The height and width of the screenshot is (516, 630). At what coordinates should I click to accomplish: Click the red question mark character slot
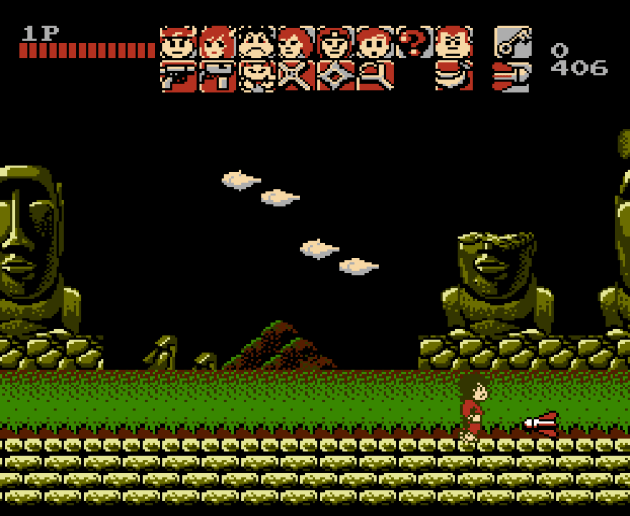click(x=412, y=42)
